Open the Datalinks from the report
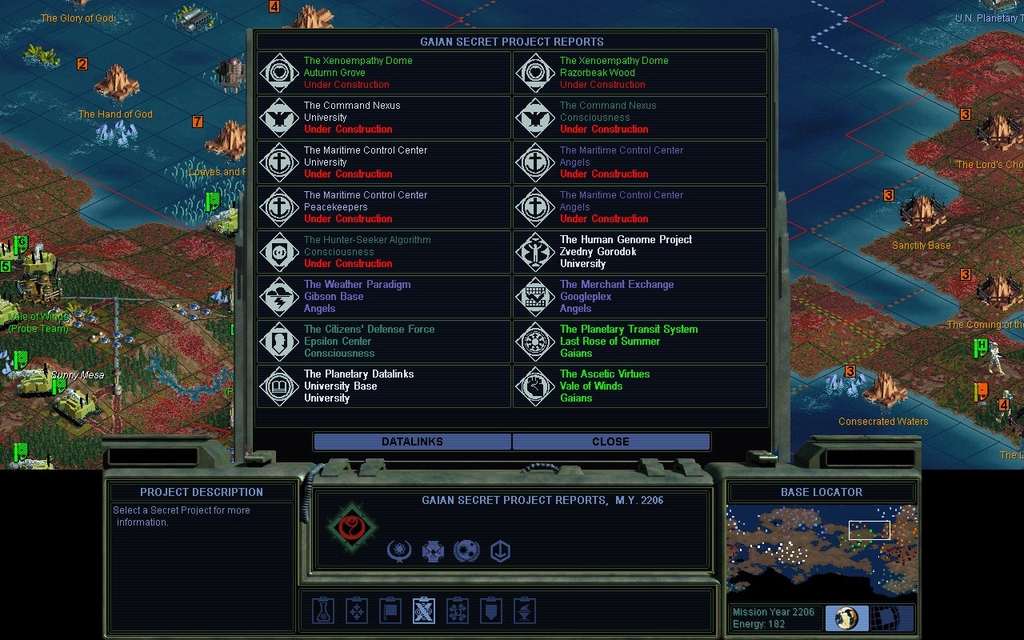 [412, 441]
